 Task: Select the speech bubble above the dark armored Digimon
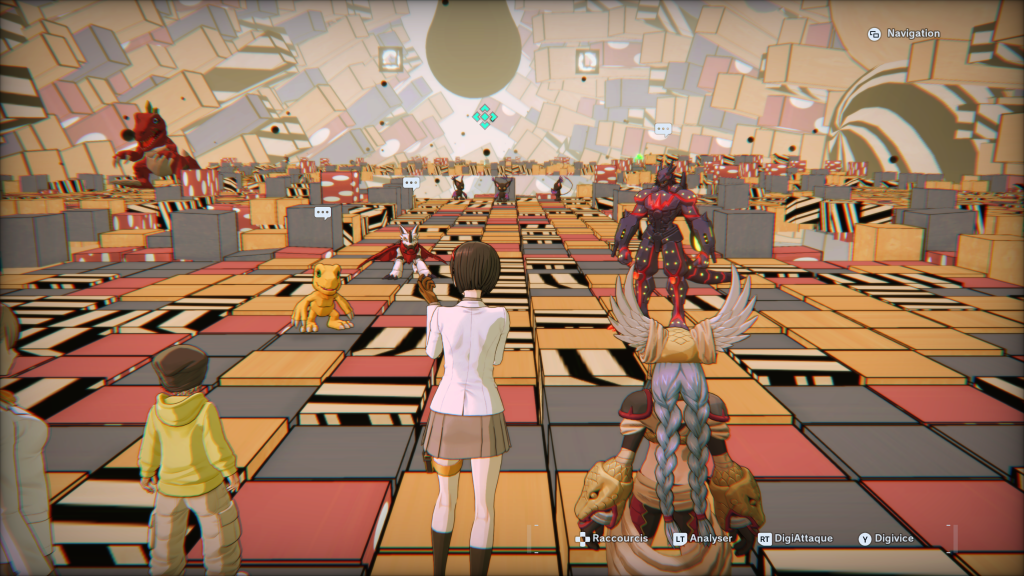tap(662, 130)
